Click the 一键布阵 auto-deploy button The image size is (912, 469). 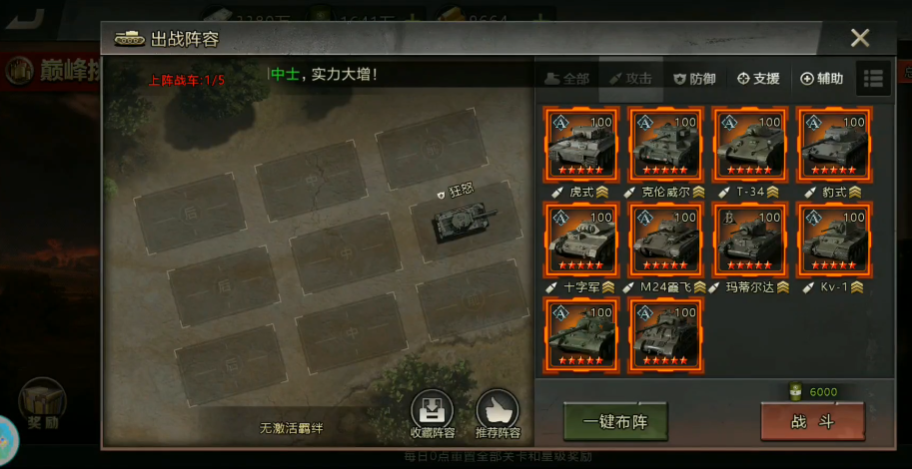click(x=615, y=421)
